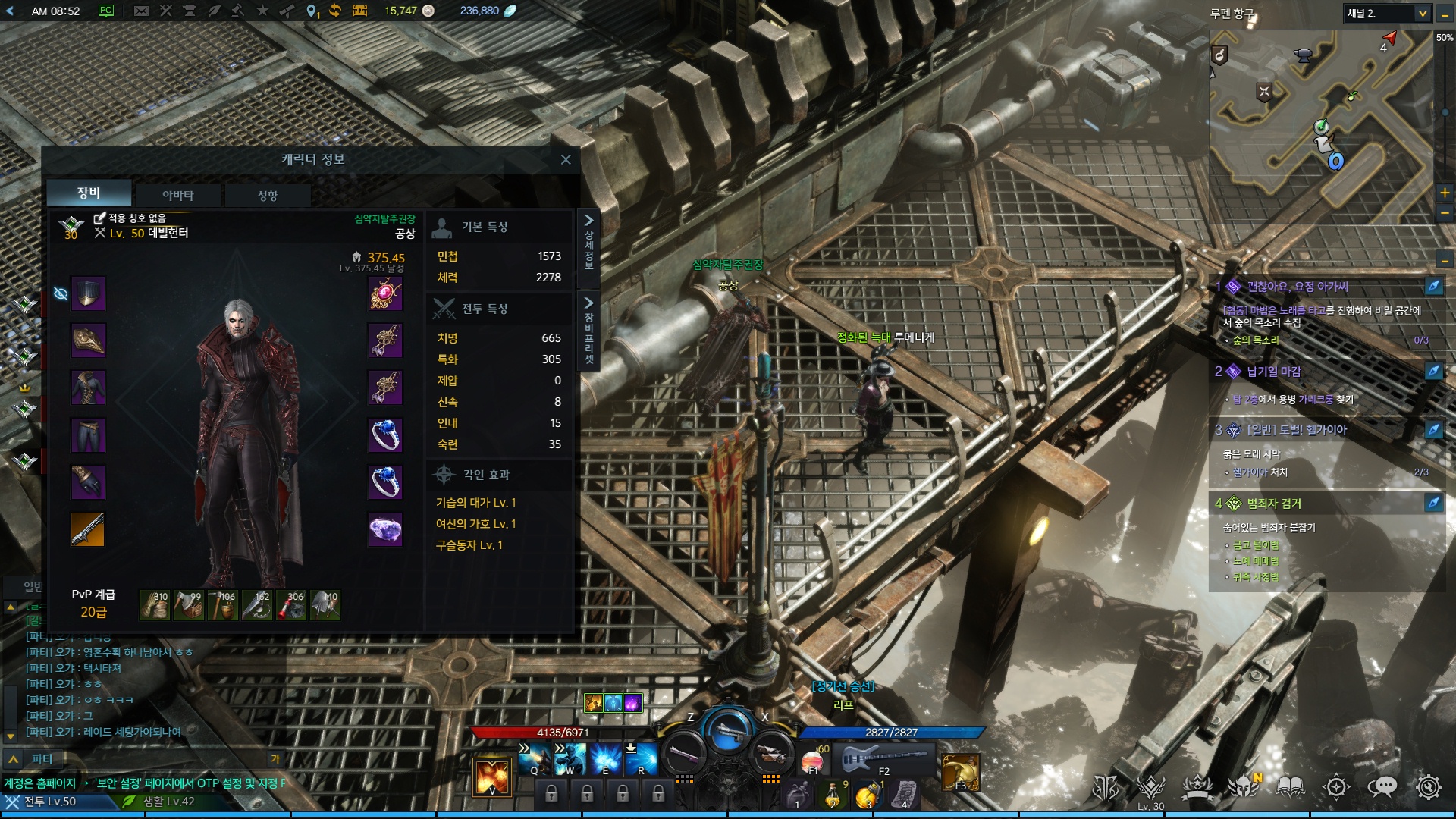
Task: Open the 성향 tab
Action: (268, 195)
